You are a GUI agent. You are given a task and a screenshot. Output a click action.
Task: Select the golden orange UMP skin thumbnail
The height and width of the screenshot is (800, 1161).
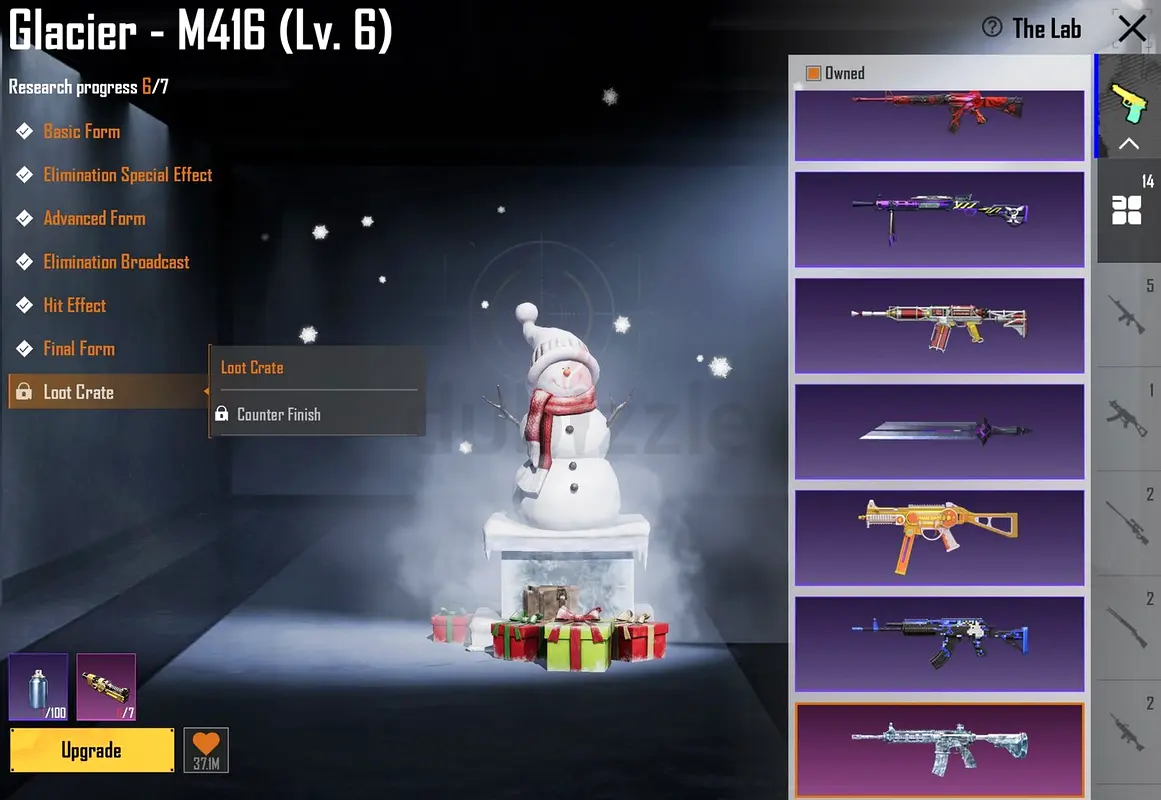pyautogui.click(x=939, y=537)
